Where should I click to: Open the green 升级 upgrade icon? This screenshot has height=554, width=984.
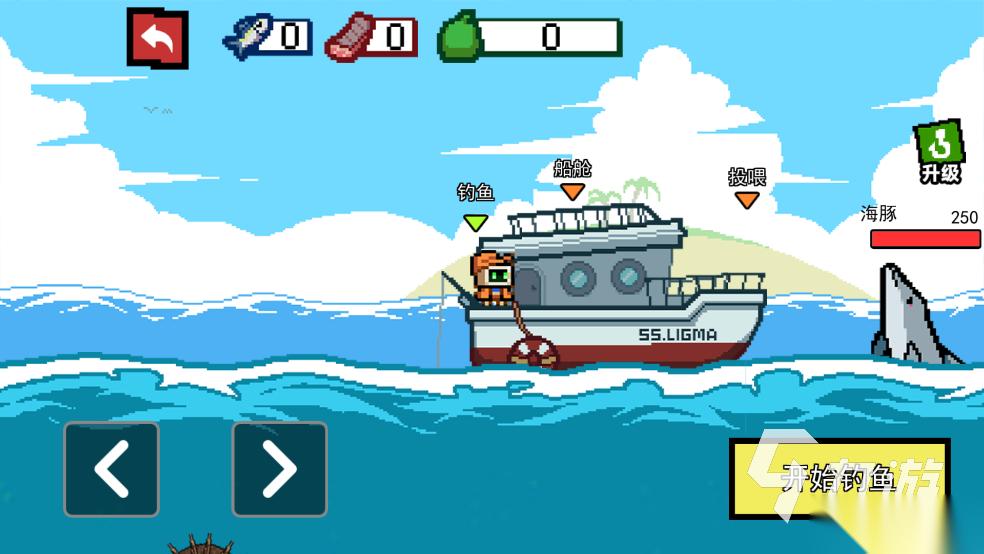pos(939,152)
